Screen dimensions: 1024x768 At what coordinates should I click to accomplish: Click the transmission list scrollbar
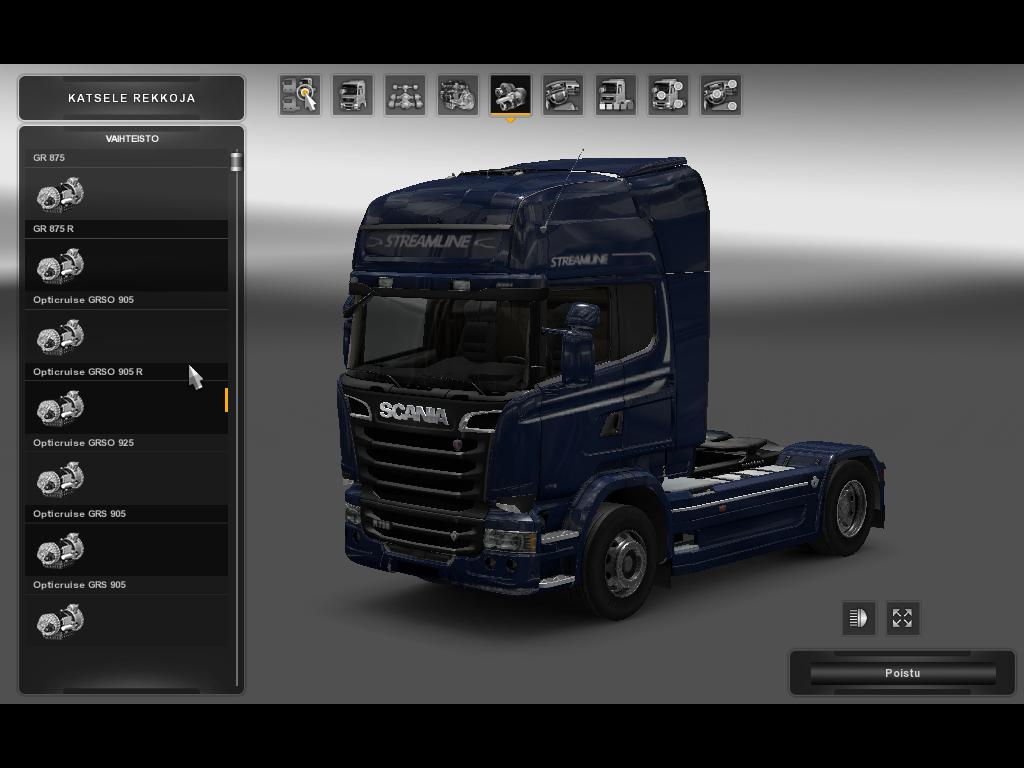pyautogui.click(x=237, y=400)
